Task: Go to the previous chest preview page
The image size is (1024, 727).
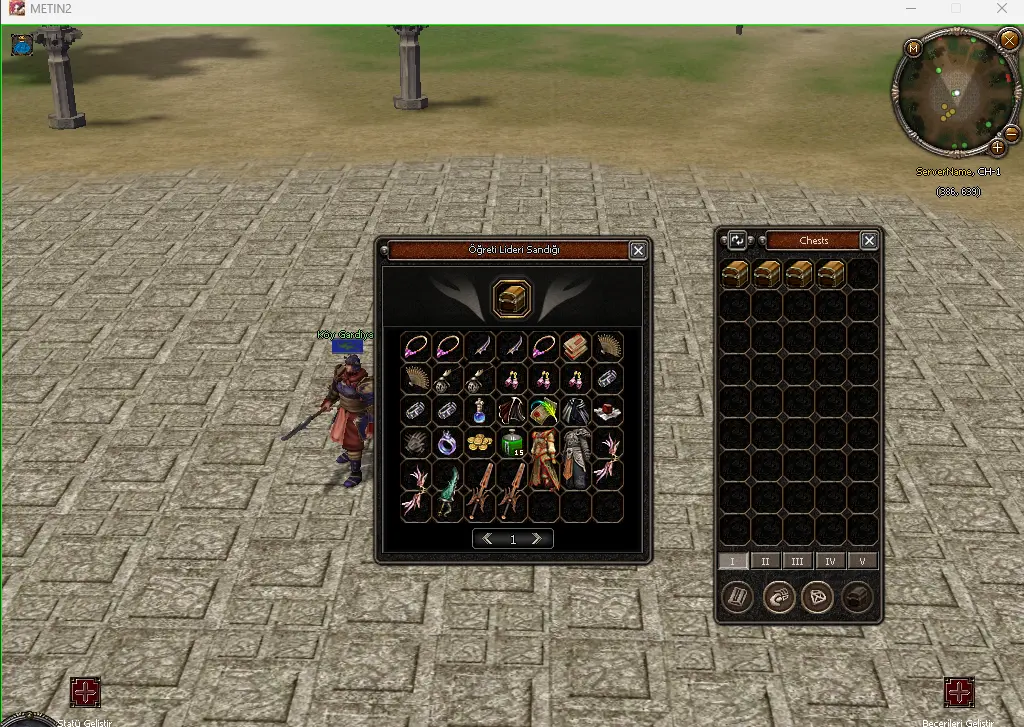Action: (x=488, y=539)
